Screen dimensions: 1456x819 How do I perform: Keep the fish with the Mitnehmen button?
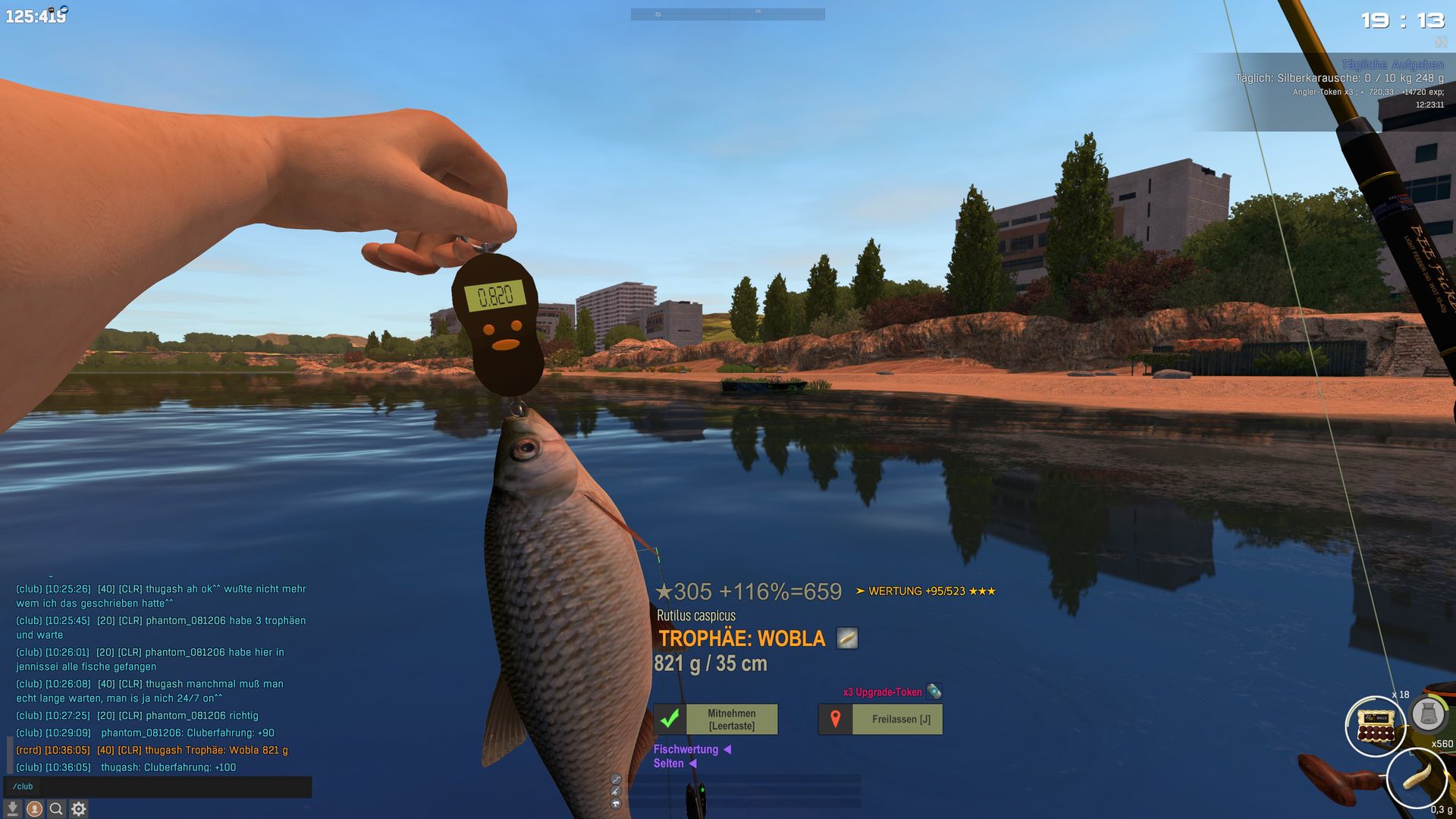pos(716,719)
